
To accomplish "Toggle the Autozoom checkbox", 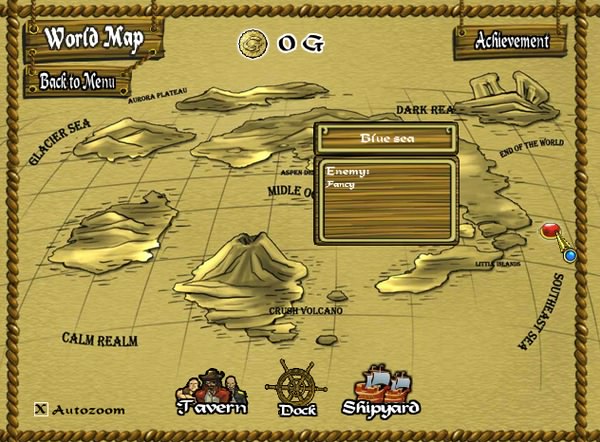I will pos(41,408).
